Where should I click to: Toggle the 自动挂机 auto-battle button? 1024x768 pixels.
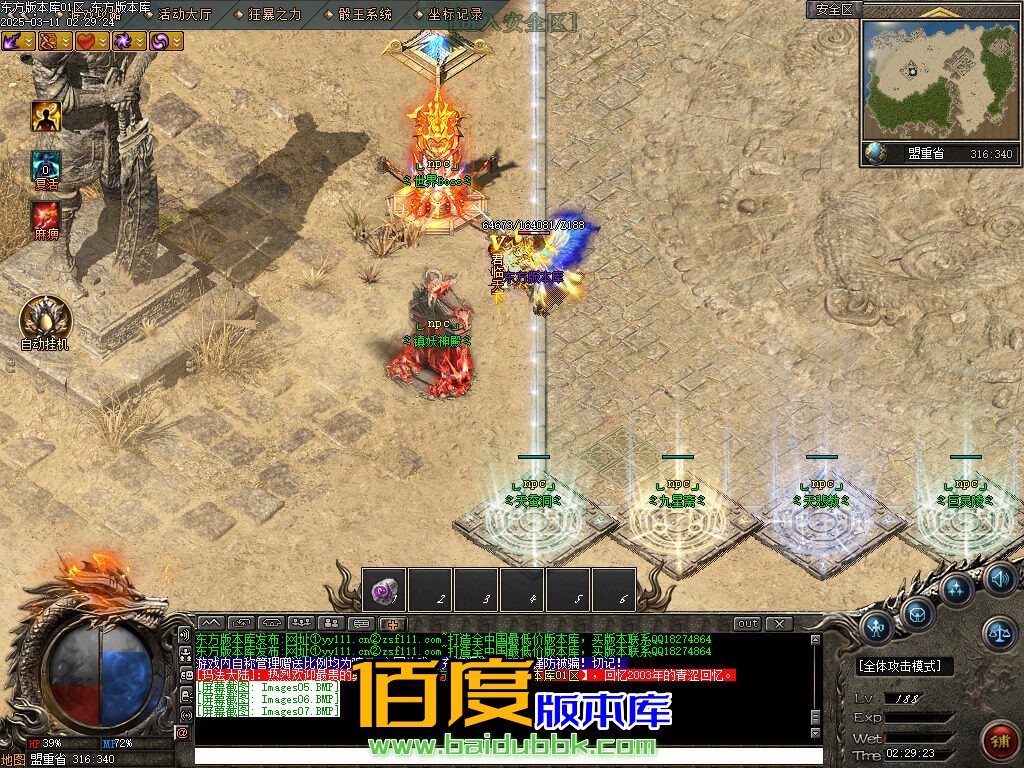point(46,319)
